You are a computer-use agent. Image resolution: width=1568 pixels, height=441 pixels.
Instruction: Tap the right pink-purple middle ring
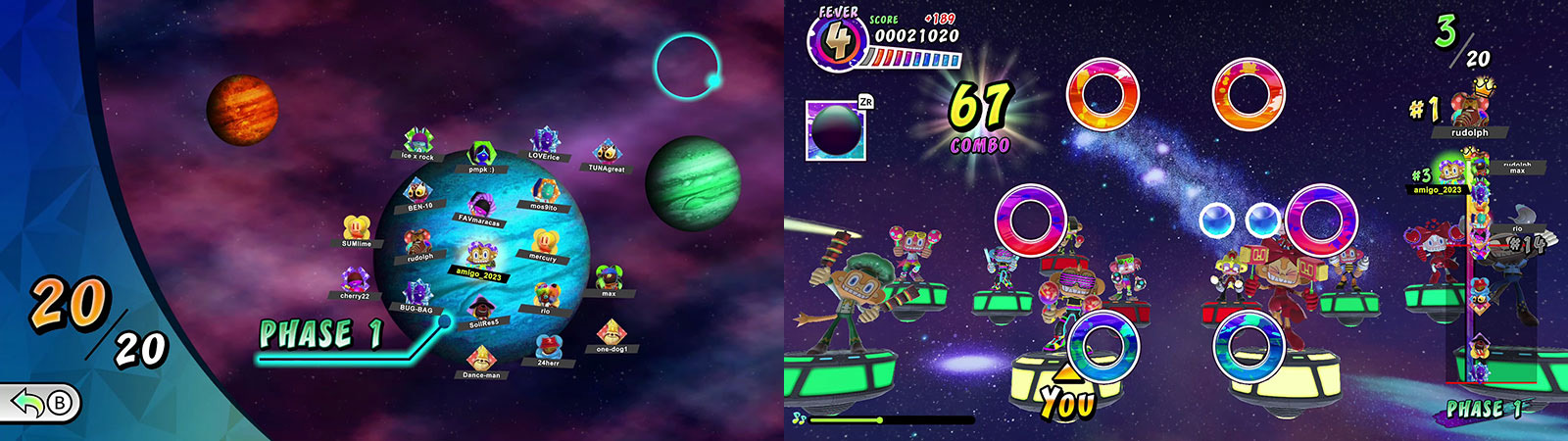1321,220
